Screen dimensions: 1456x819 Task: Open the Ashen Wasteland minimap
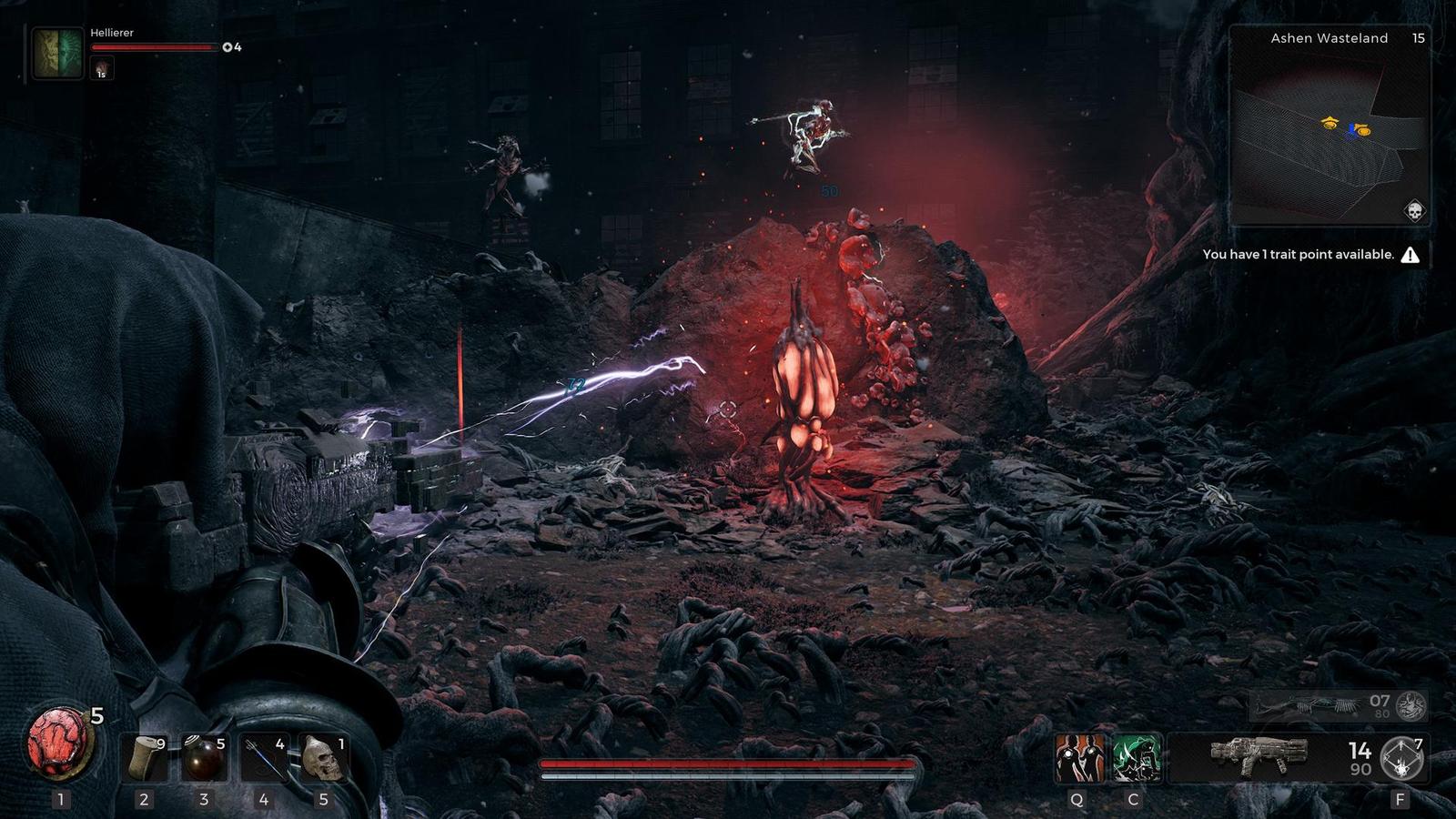(x=1328, y=127)
